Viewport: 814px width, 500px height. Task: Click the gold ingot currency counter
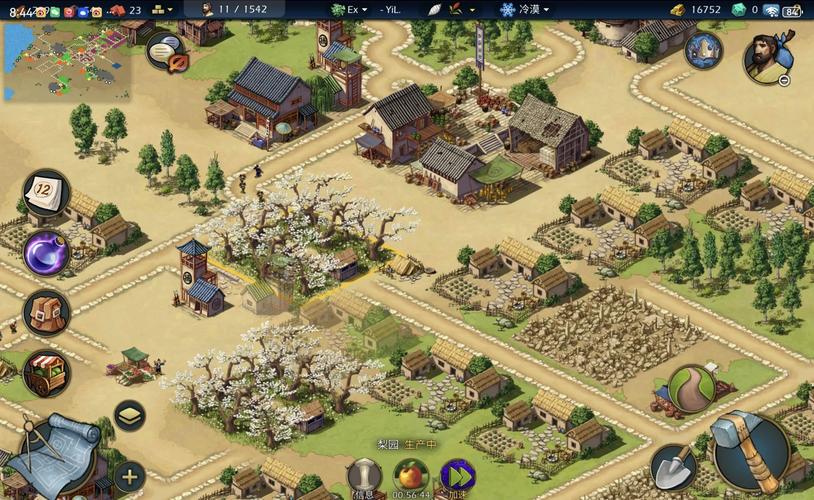click(x=697, y=9)
